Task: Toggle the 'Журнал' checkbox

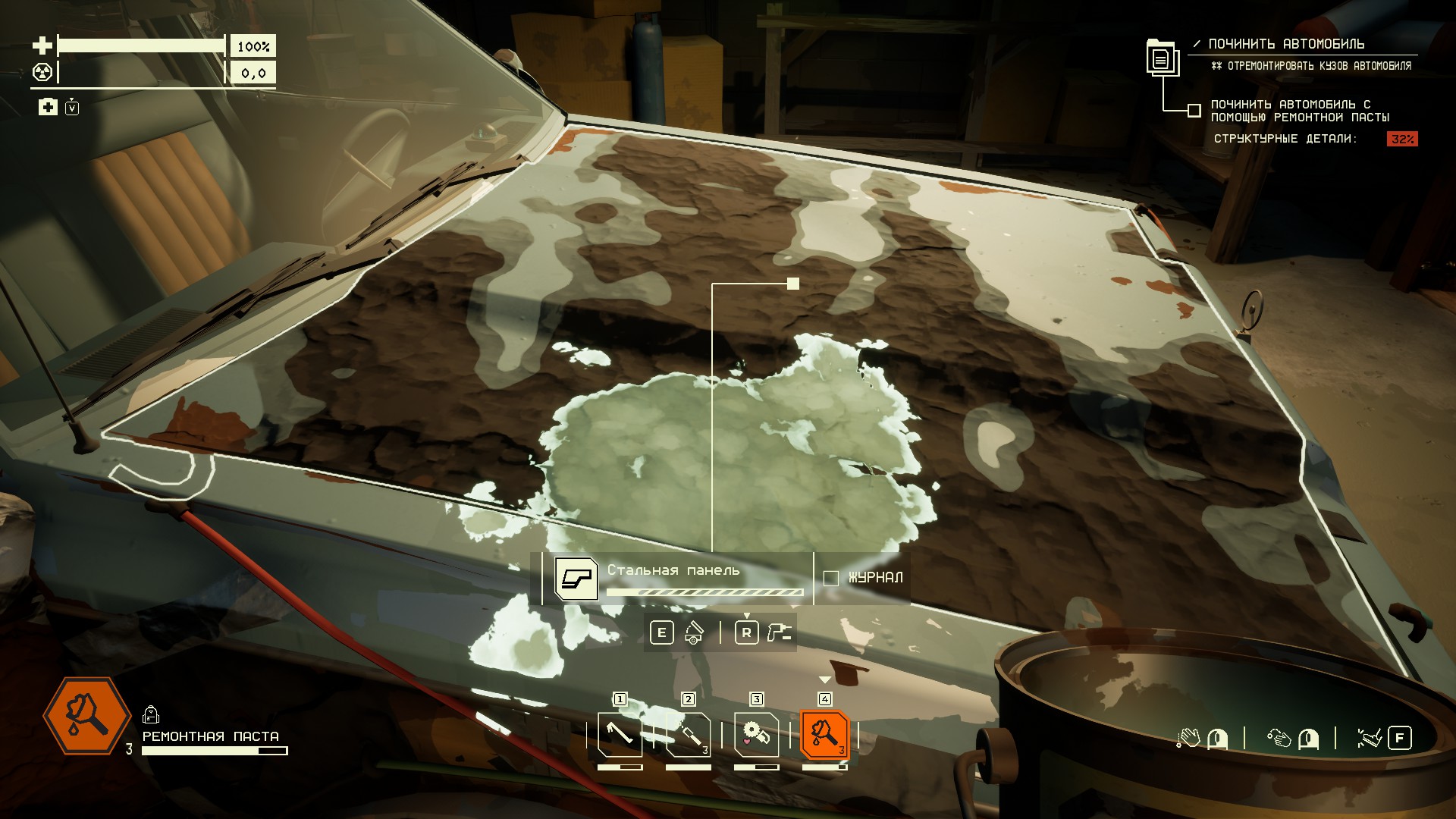Action: point(831,578)
